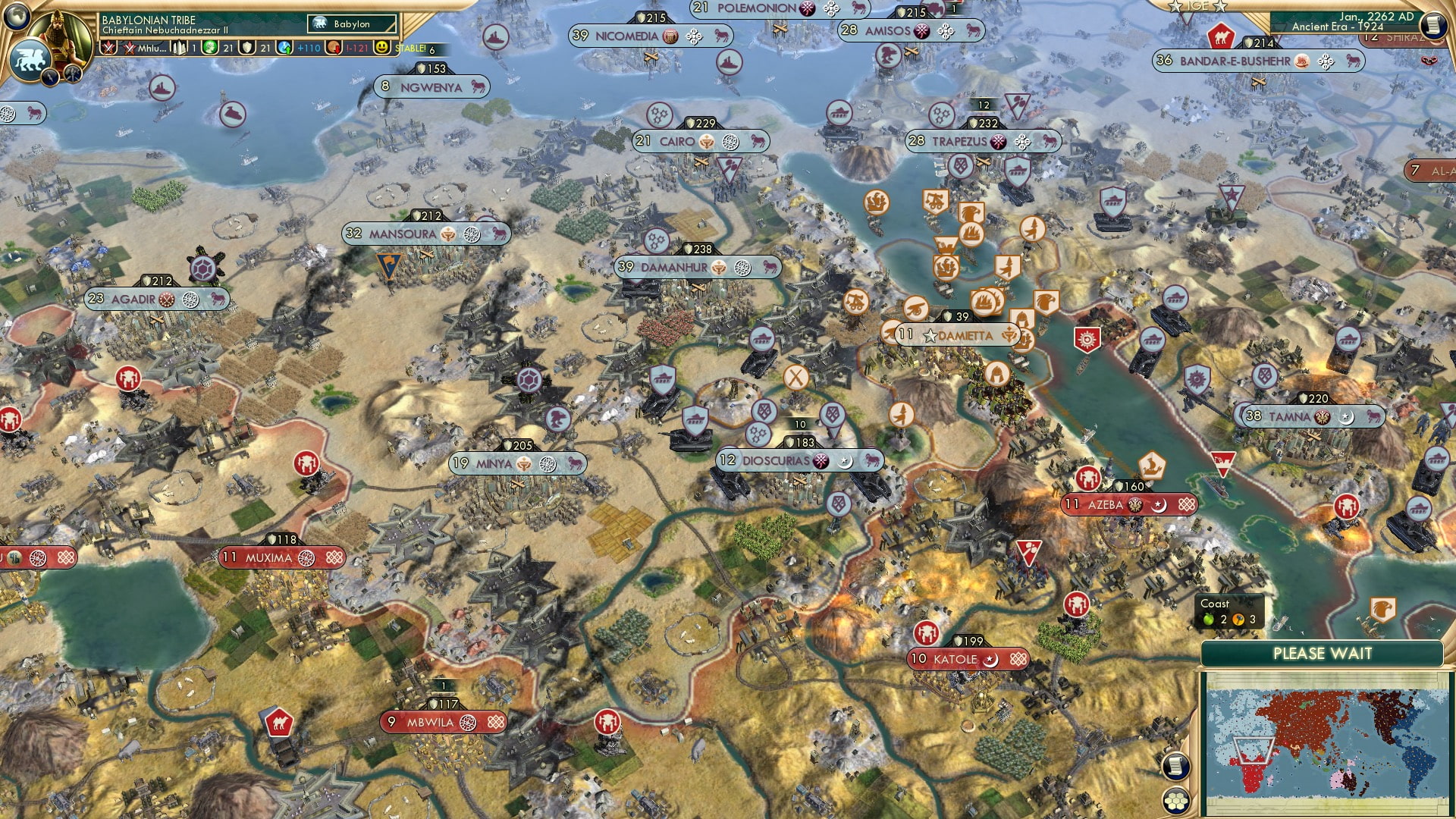Select the Agadir city banner
Screen dimensions: 1456x819
tap(133, 299)
